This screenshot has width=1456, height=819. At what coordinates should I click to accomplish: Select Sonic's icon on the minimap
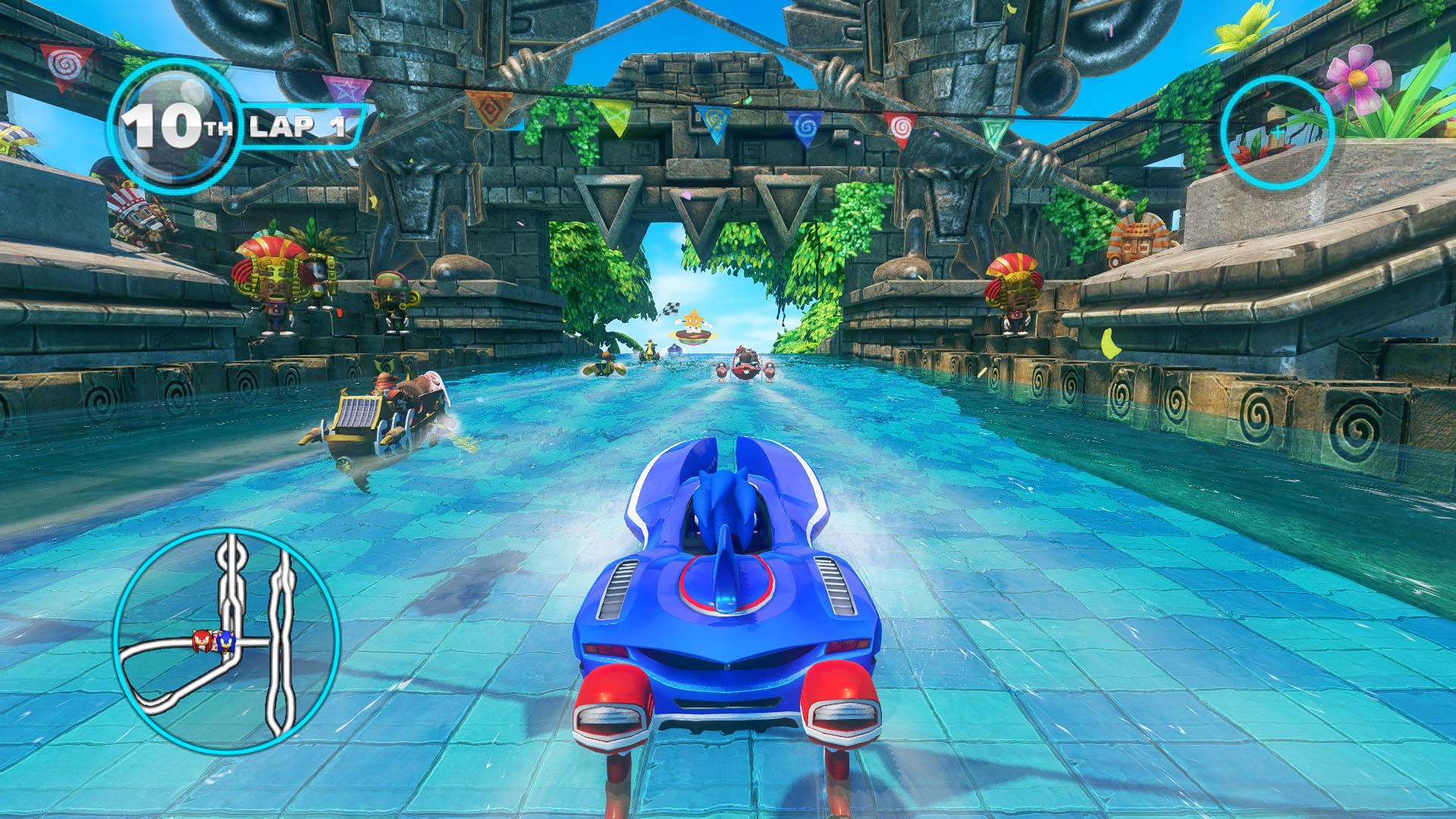pyautogui.click(x=226, y=642)
